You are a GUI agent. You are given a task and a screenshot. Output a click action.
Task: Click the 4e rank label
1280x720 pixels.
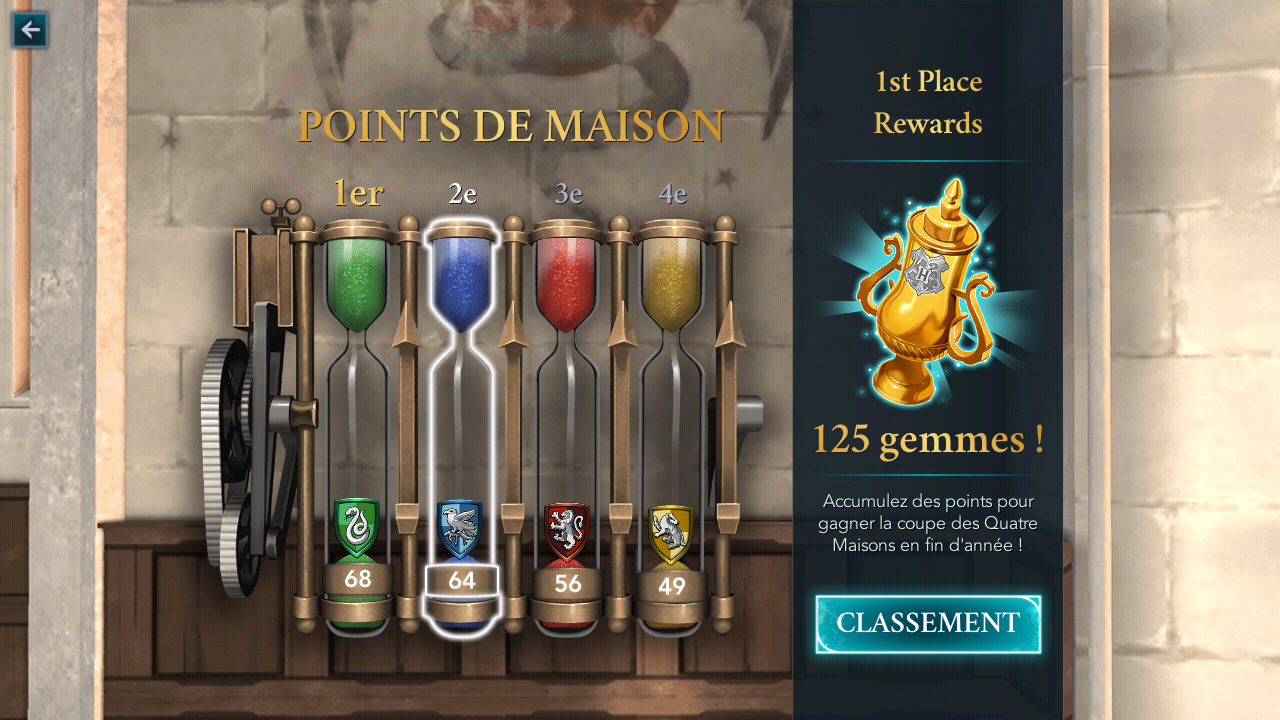point(671,193)
